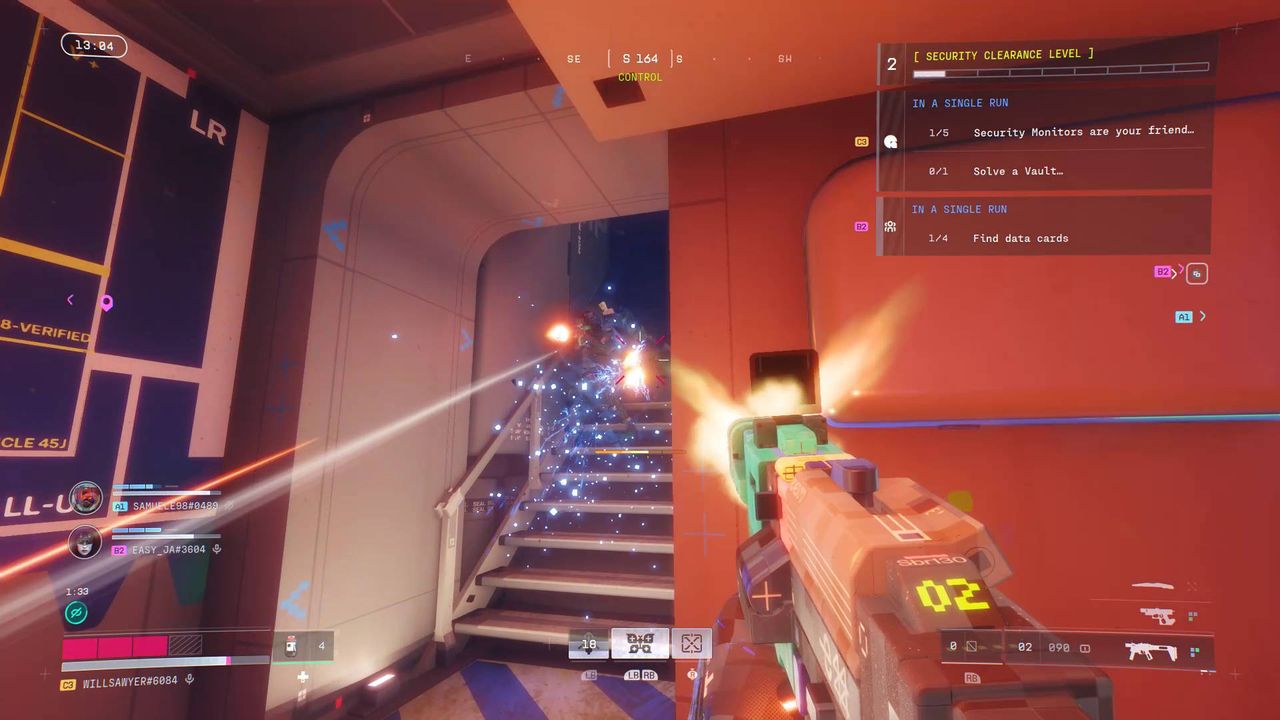The width and height of the screenshot is (1280, 720).
Task: Click the SECURITY CLEARANCE LEVEL header
Action: 1004,55
